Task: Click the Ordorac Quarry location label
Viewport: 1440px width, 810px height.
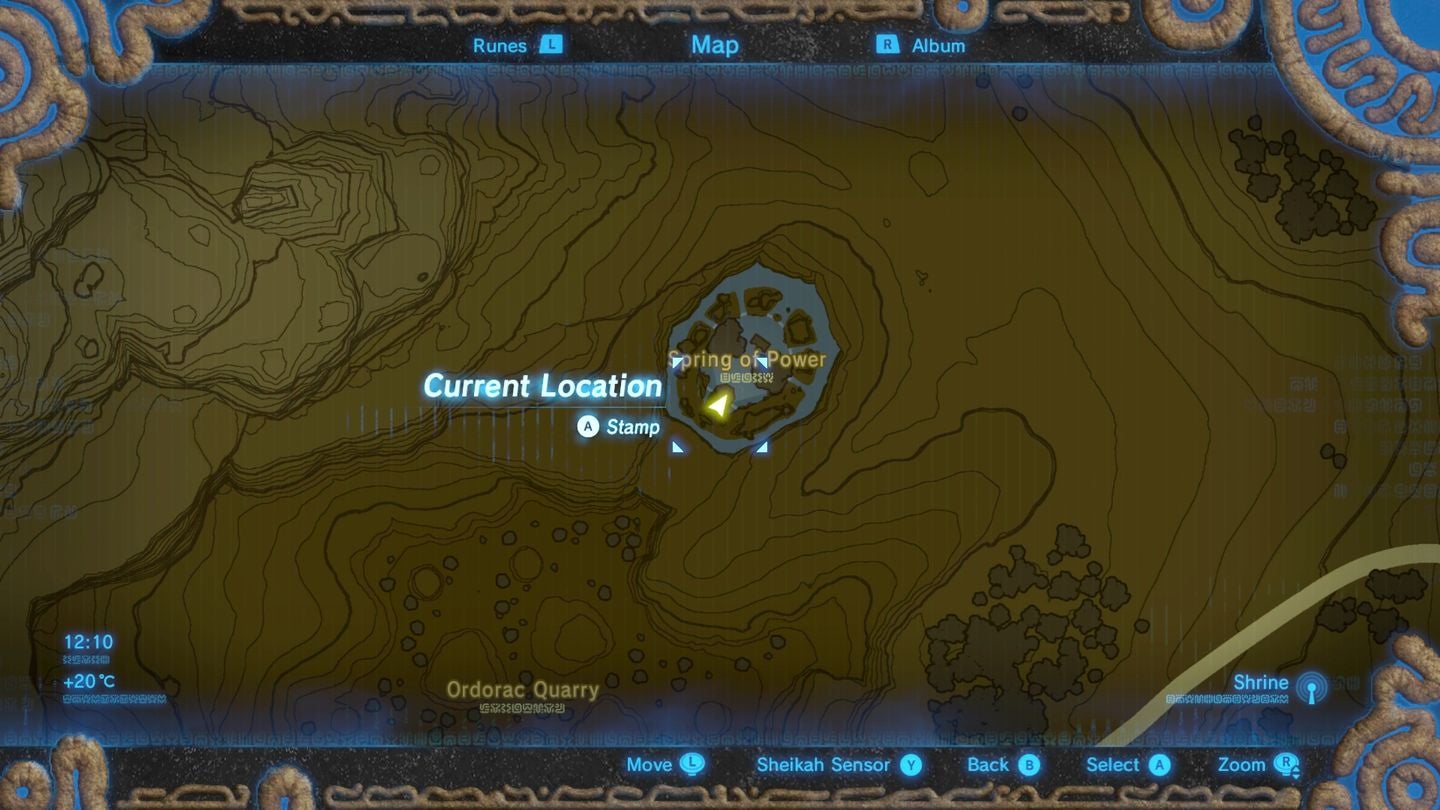Action: click(x=523, y=690)
